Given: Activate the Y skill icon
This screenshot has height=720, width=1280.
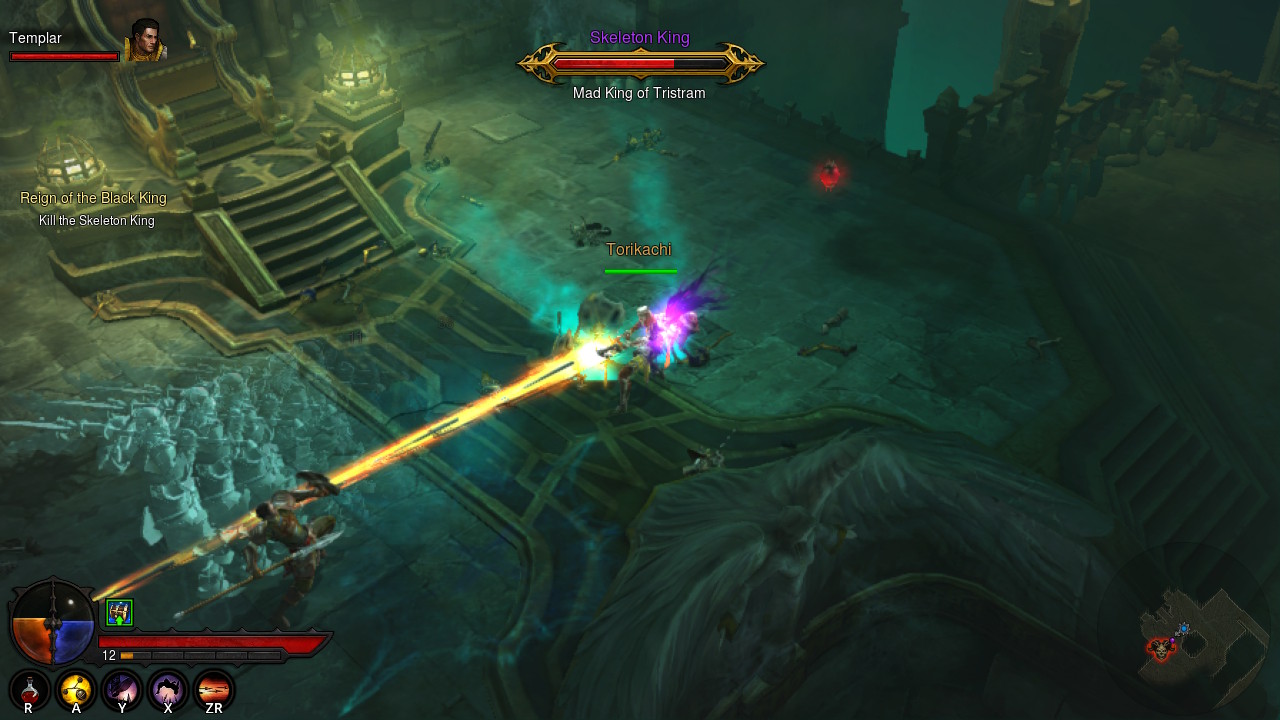Looking at the screenshot, I should point(120,690).
